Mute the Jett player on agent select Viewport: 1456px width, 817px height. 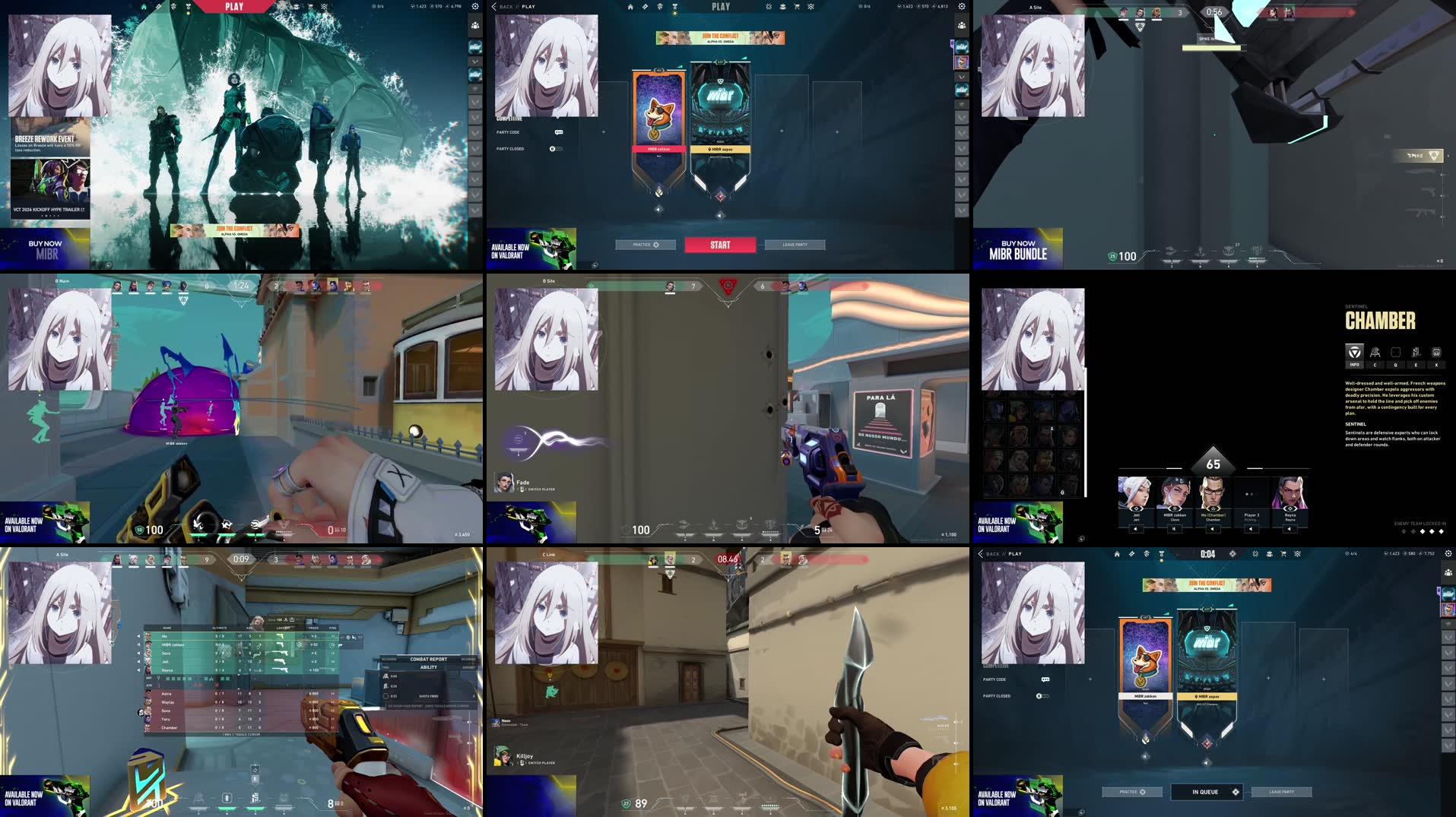(x=1135, y=529)
